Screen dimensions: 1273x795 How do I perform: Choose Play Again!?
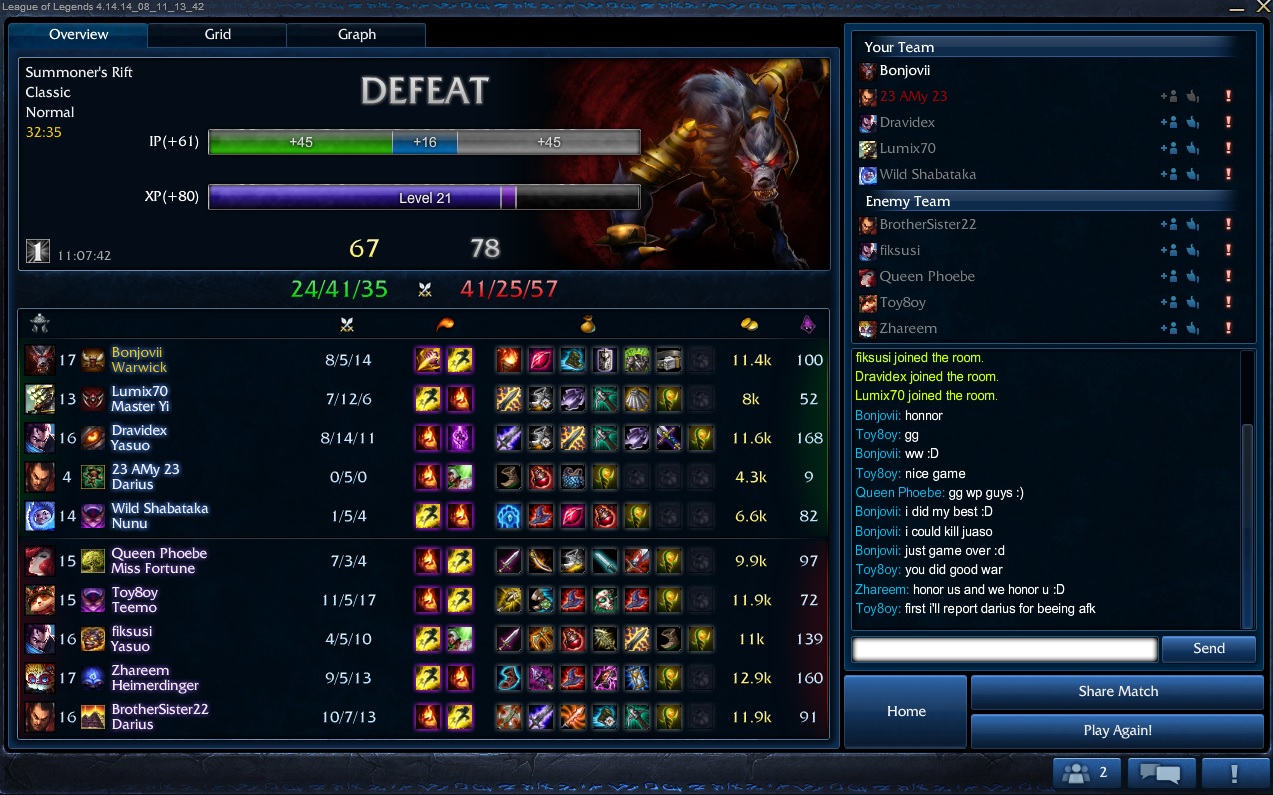click(1117, 730)
